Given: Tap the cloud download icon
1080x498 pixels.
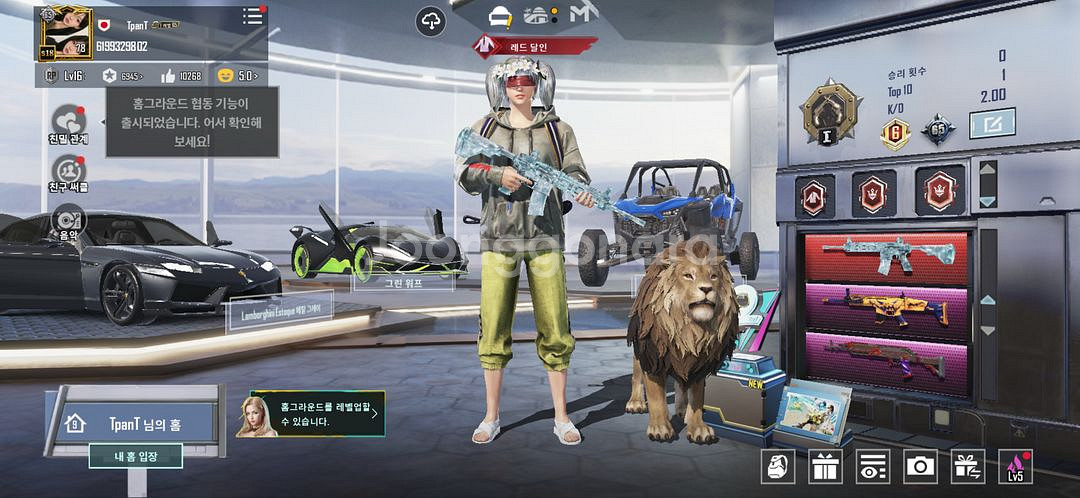Looking at the screenshot, I should 431,19.
